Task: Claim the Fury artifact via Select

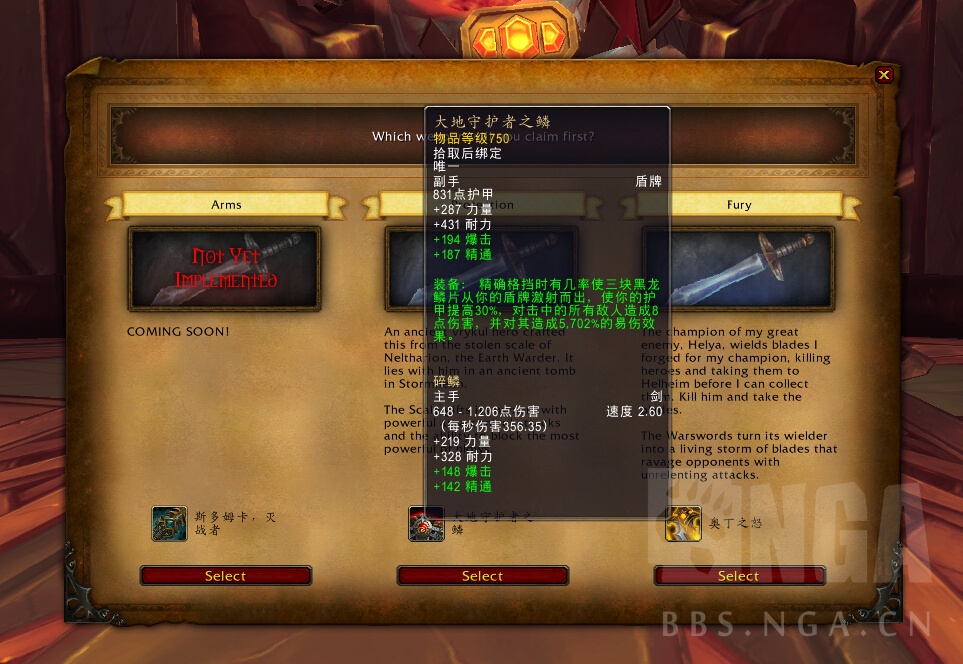Action: pyautogui.click(x=739, y=576)
